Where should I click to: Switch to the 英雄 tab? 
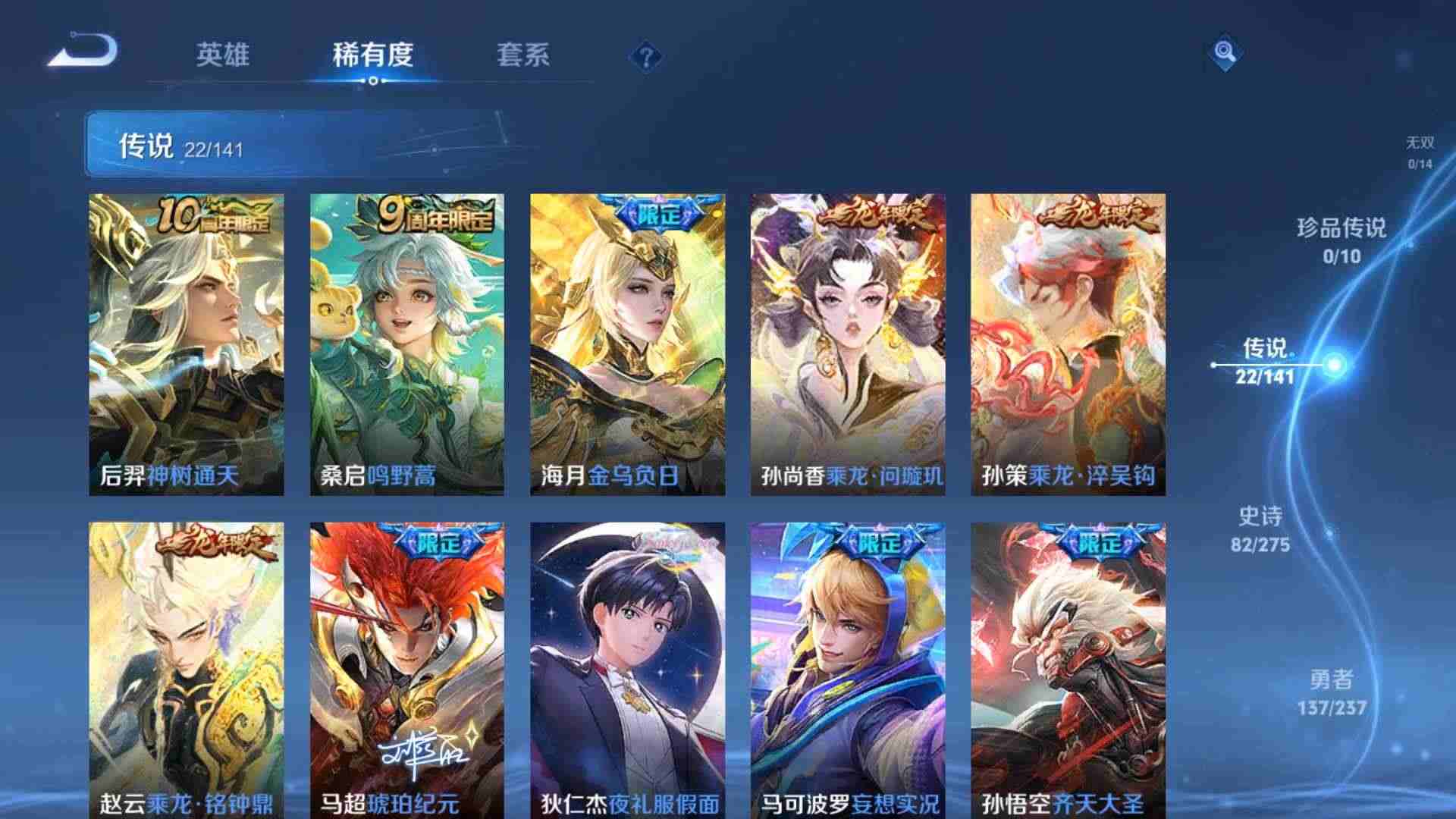225,55
